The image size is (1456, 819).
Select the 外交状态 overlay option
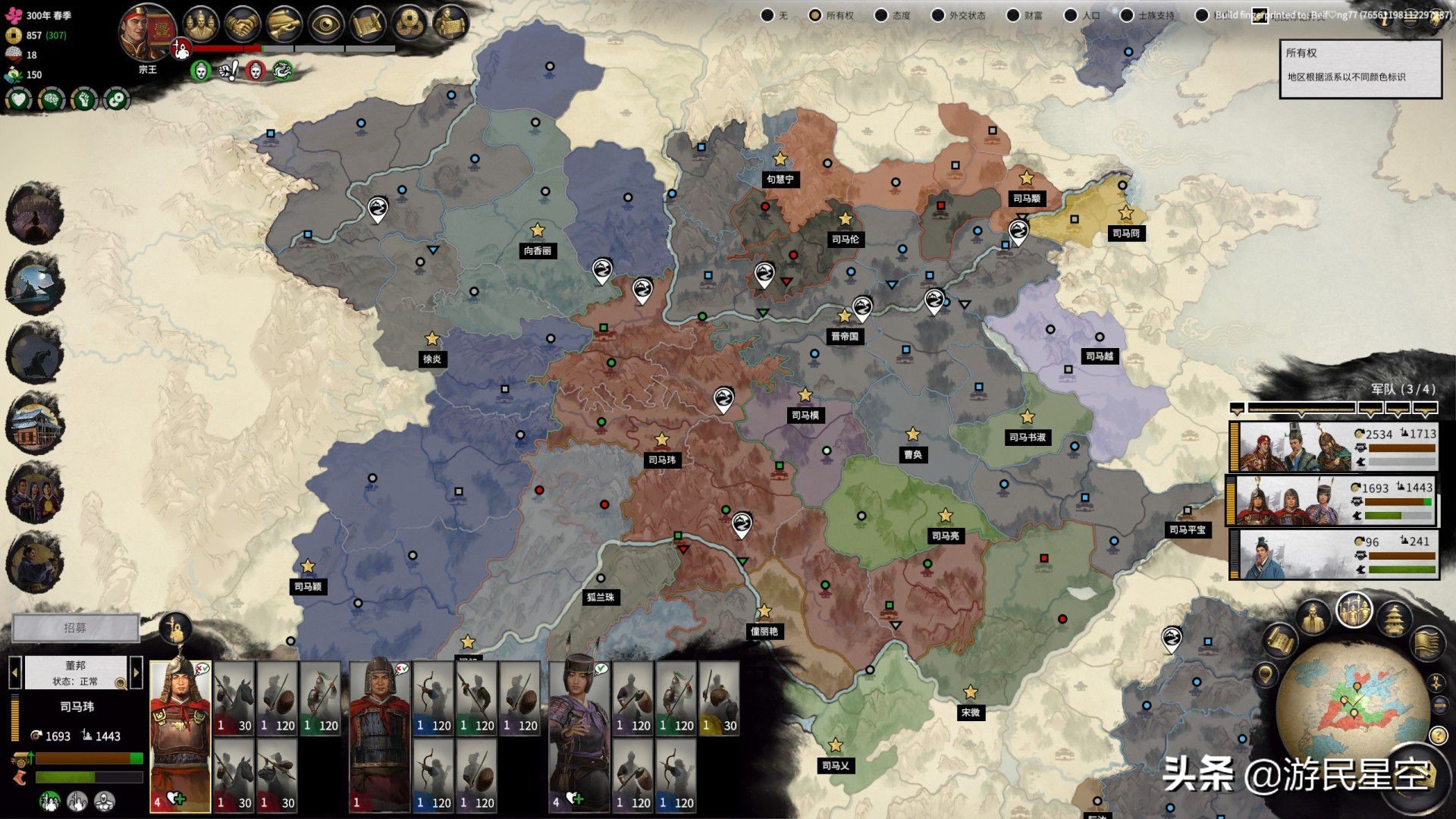[x=937, y=15]
